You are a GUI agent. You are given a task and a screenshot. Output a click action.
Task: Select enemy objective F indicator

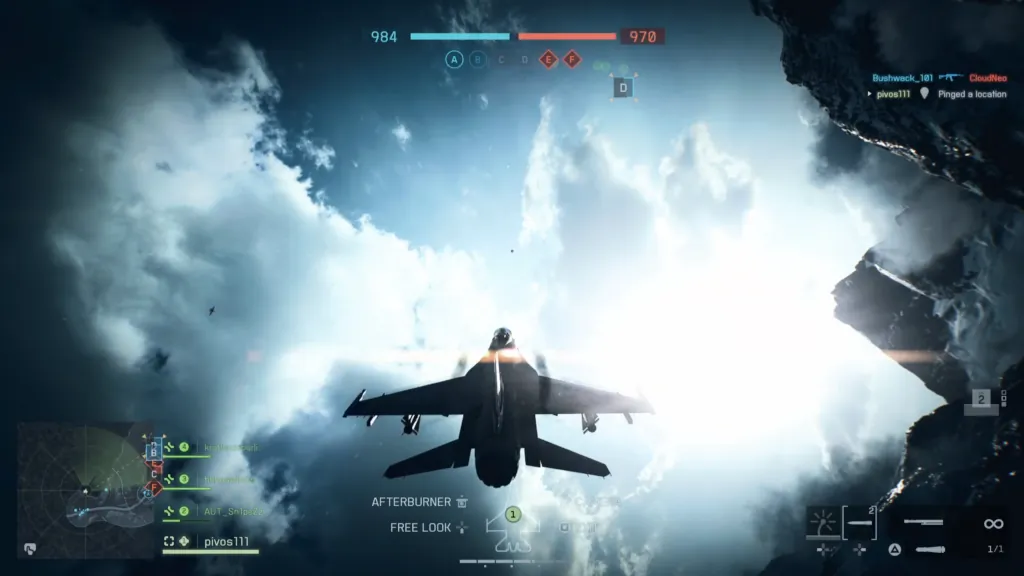(572, 60)
